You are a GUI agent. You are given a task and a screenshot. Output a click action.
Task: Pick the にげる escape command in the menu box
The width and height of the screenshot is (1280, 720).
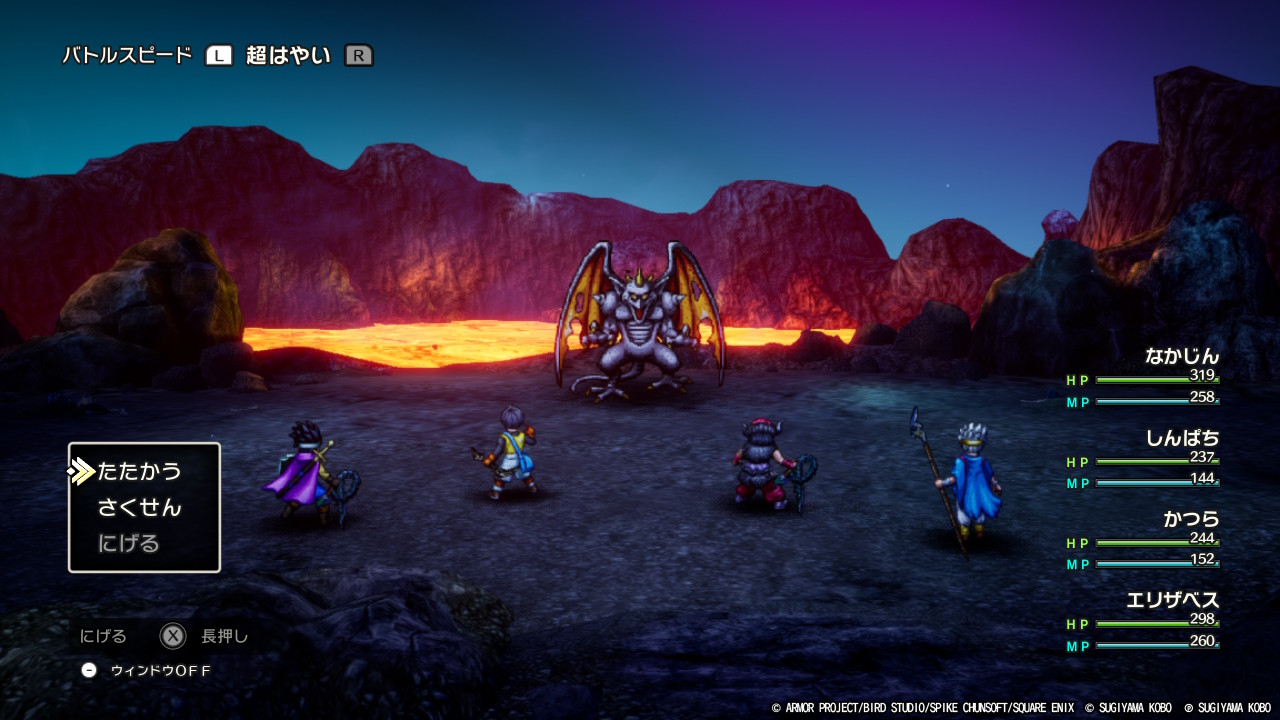129,543
